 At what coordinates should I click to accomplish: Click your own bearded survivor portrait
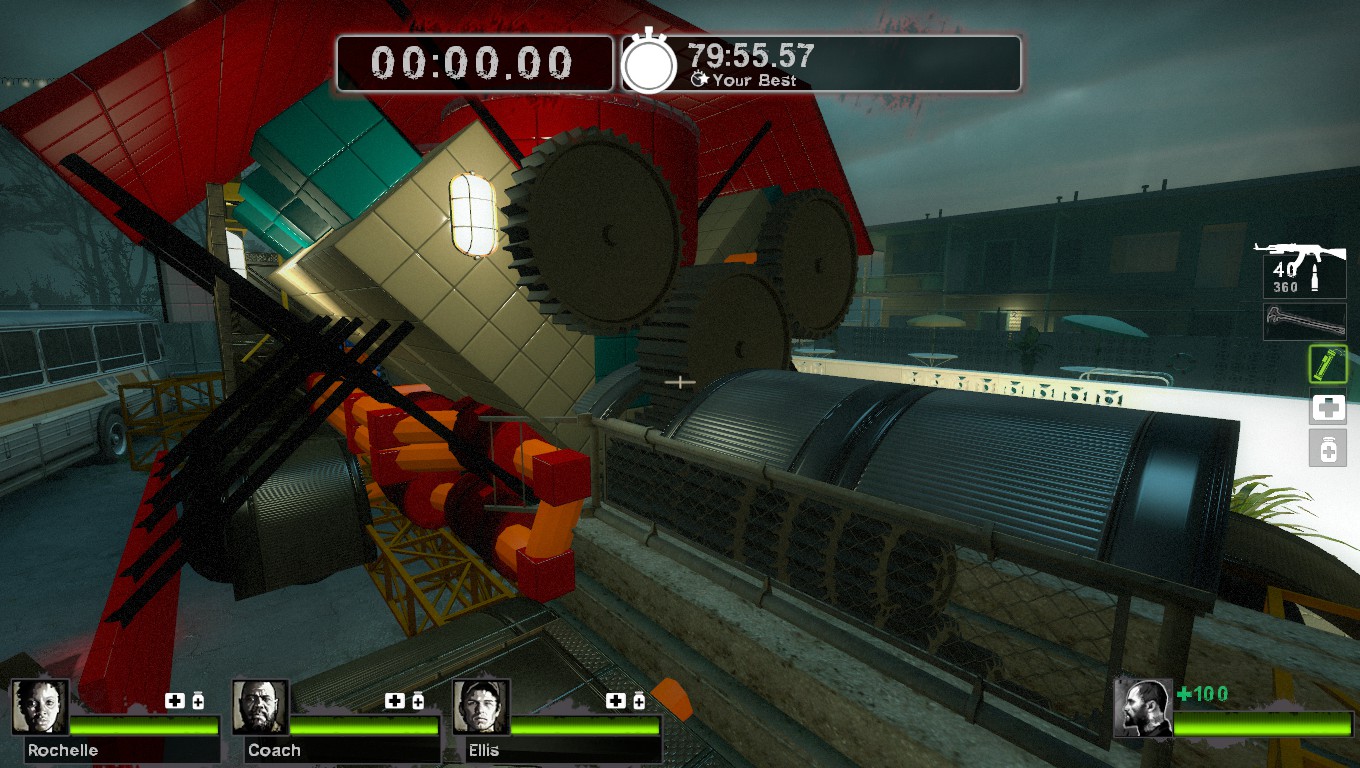click(x=1143, y=708)
